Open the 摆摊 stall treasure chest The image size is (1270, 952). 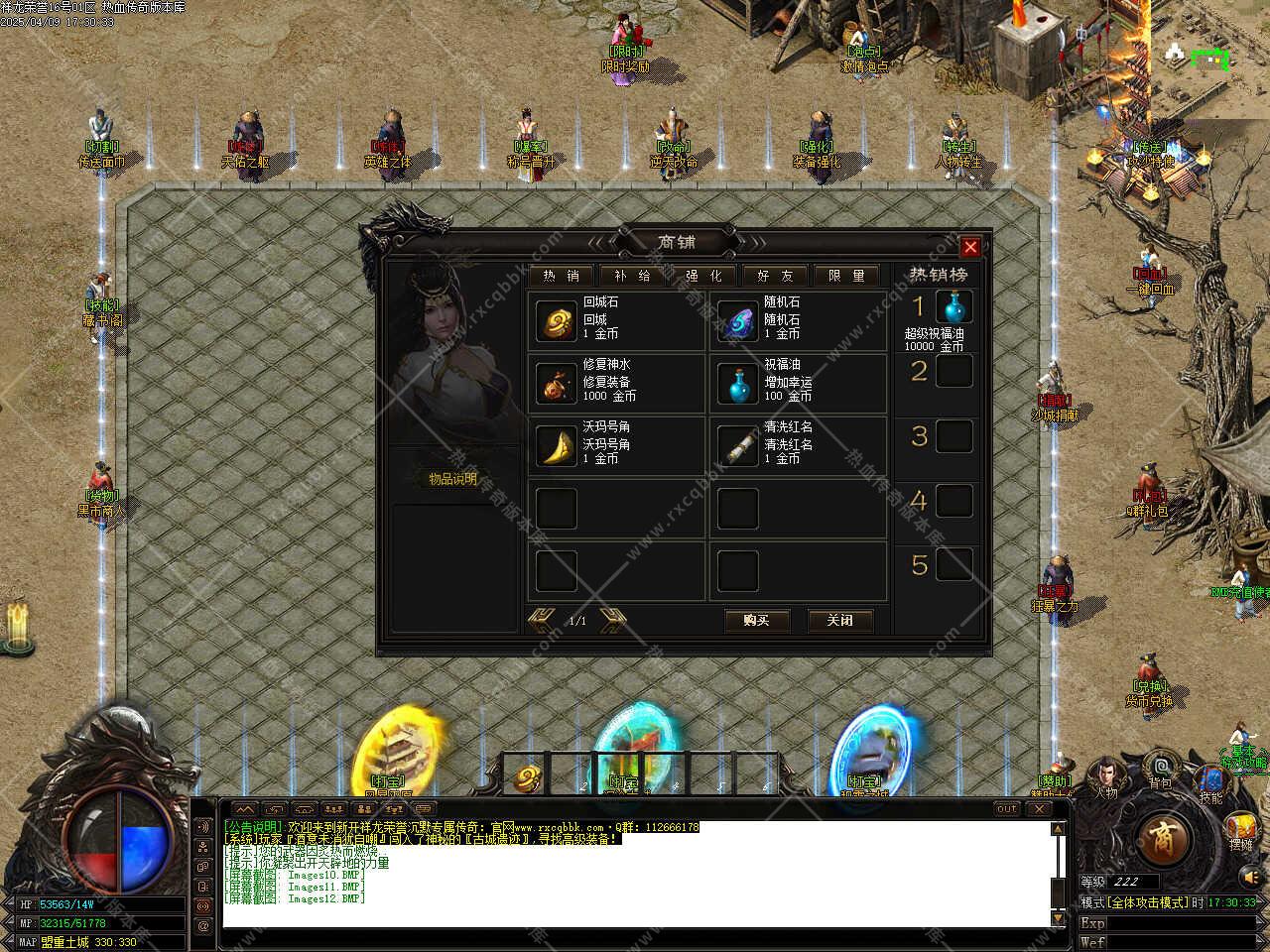[1241, 831]
